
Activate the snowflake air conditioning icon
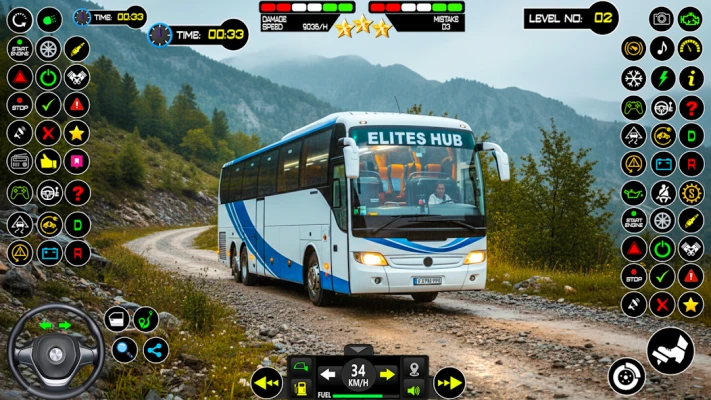pyautogui.click(x=633, y=78)
